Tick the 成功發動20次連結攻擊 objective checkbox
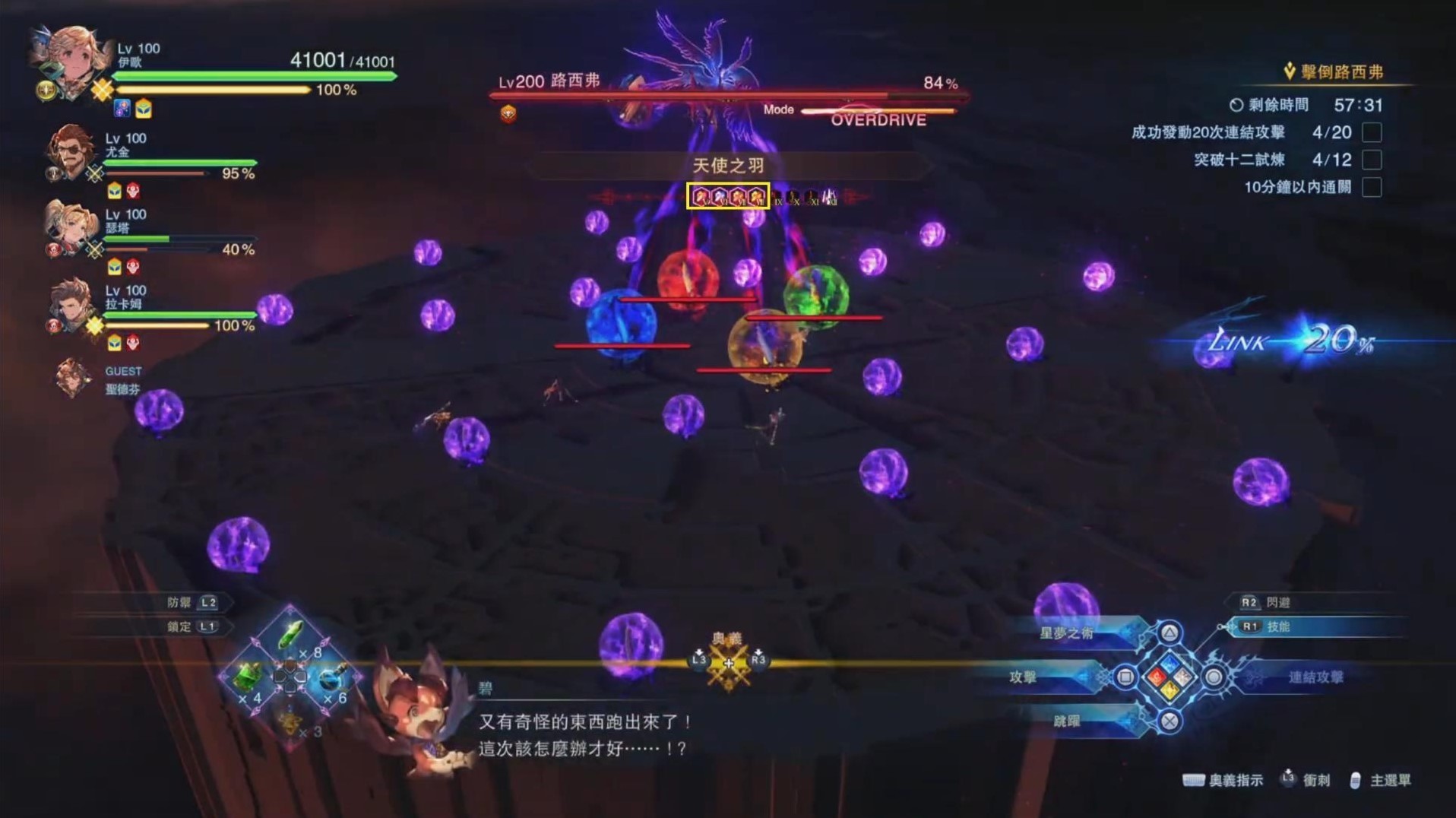 [1372, 132]
